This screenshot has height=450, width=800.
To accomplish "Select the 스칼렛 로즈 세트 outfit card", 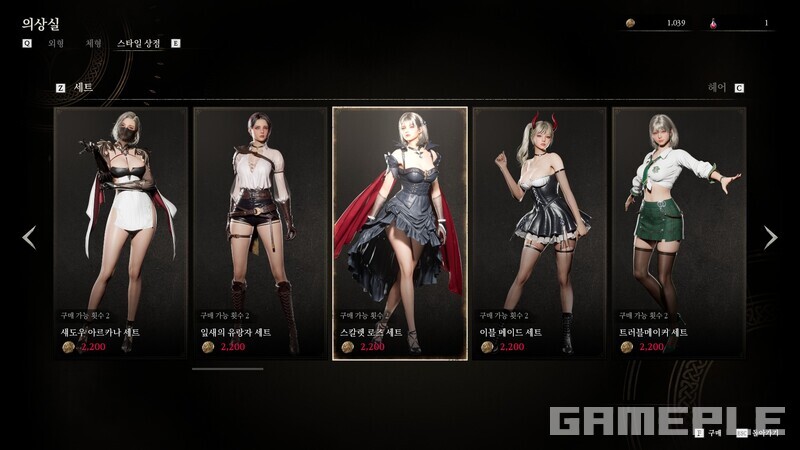I will [x=400, y=231].
